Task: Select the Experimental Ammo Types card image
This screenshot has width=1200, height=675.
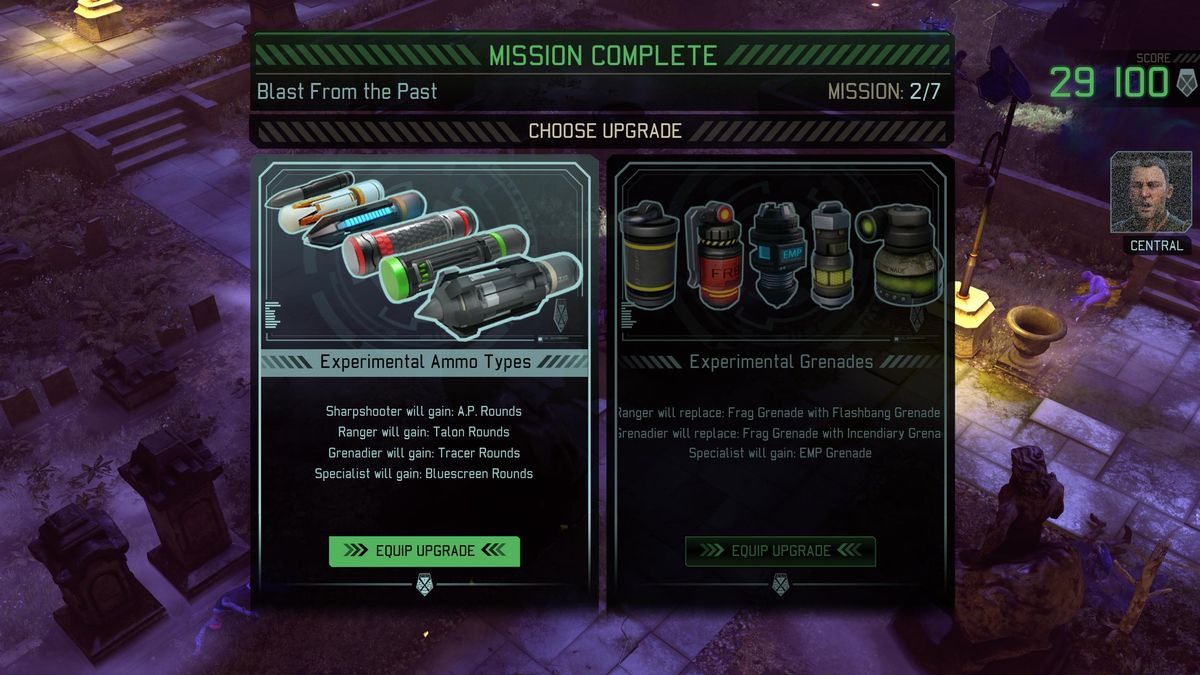Action: (x=424, y=256)
